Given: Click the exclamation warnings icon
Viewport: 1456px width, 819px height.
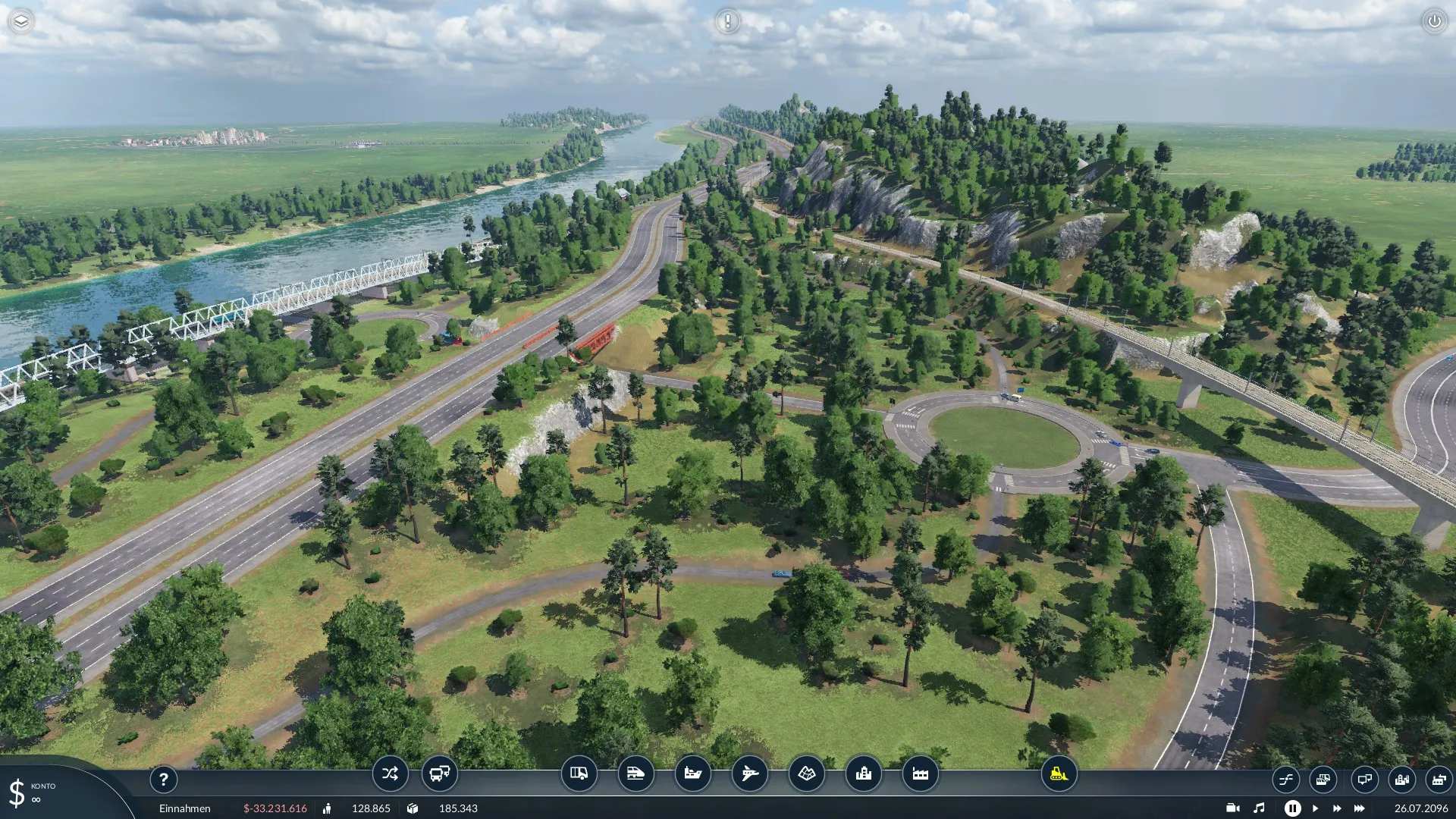Looking at the screenshot, I should (x=727, y=21).
